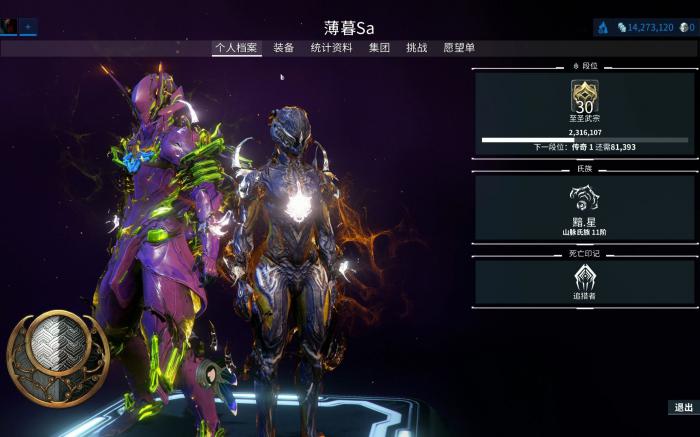Exit the profile with 退出
The height and width of the screenshot is (437, 700).
click(683, 407)
